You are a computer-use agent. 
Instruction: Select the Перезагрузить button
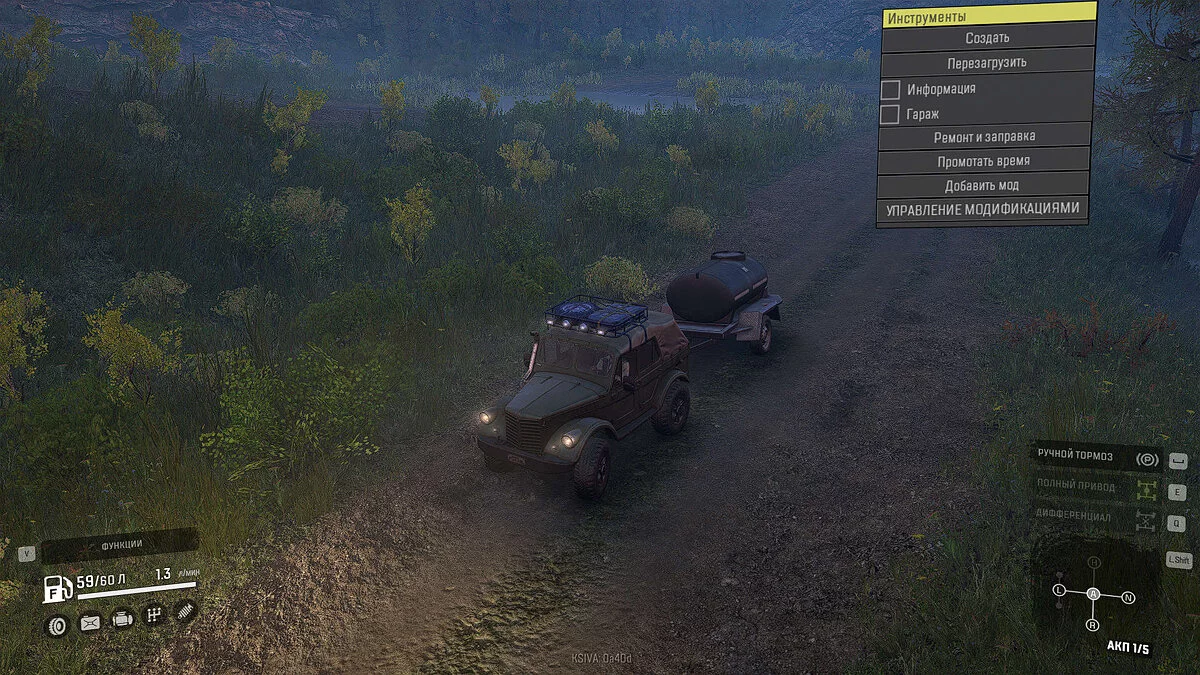click(x=986, y=62)
